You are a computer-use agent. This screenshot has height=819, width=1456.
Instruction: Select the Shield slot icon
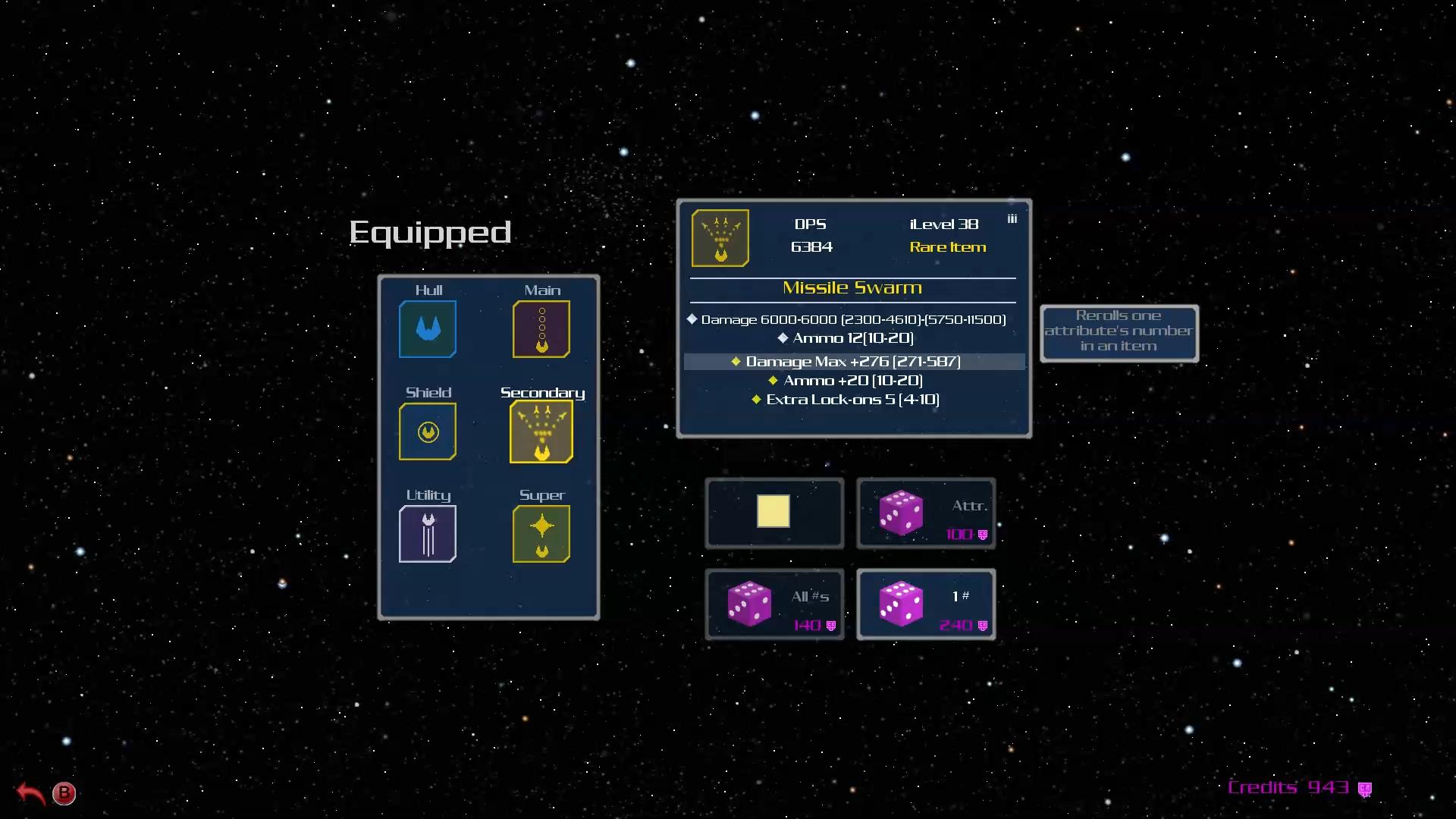pyautogui.click(x=427, y=431)
